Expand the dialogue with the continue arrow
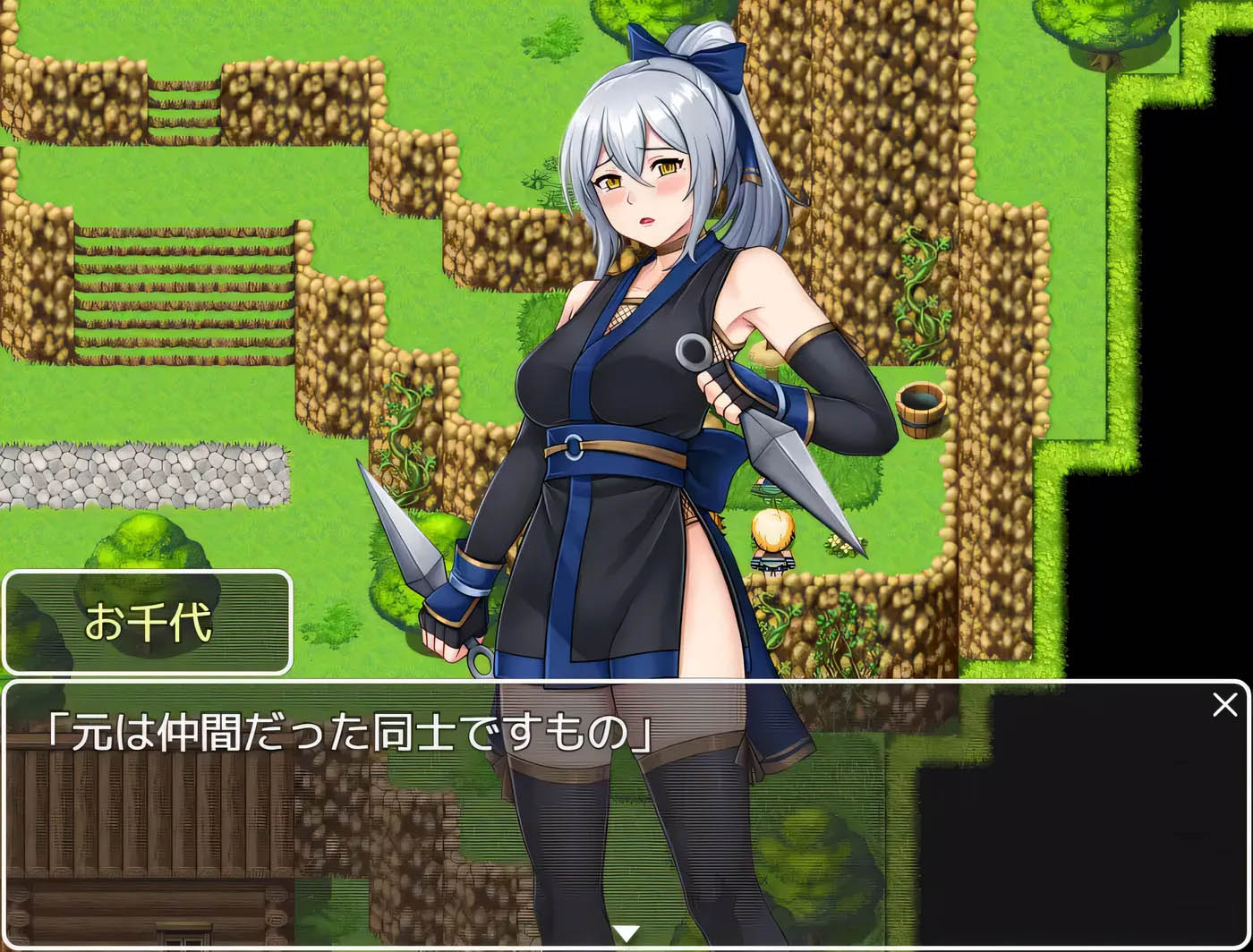The image size is (1253, 952). [x=626, y=932]
